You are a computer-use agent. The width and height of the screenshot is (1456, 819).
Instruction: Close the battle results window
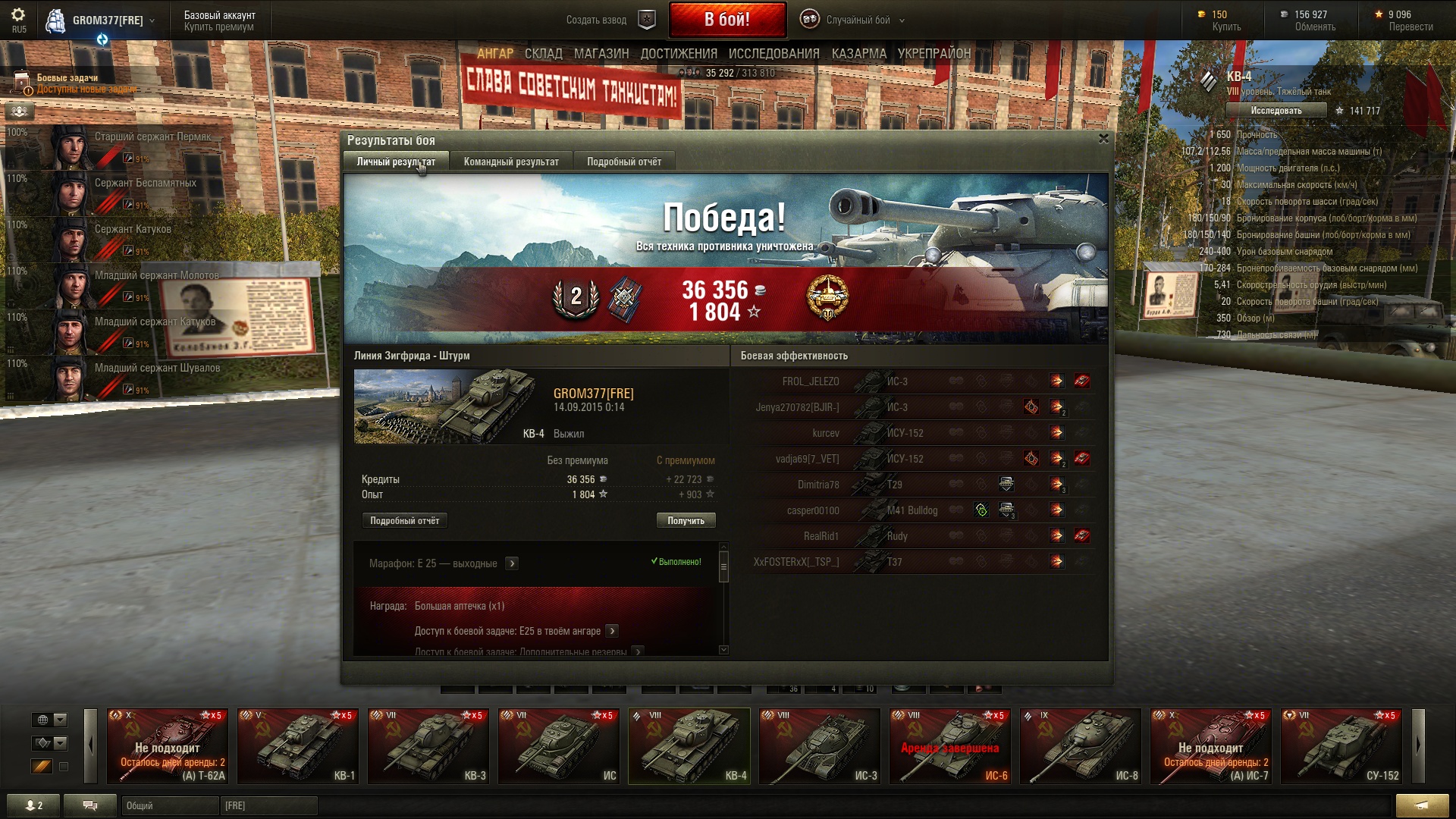tap(1103, 139)
